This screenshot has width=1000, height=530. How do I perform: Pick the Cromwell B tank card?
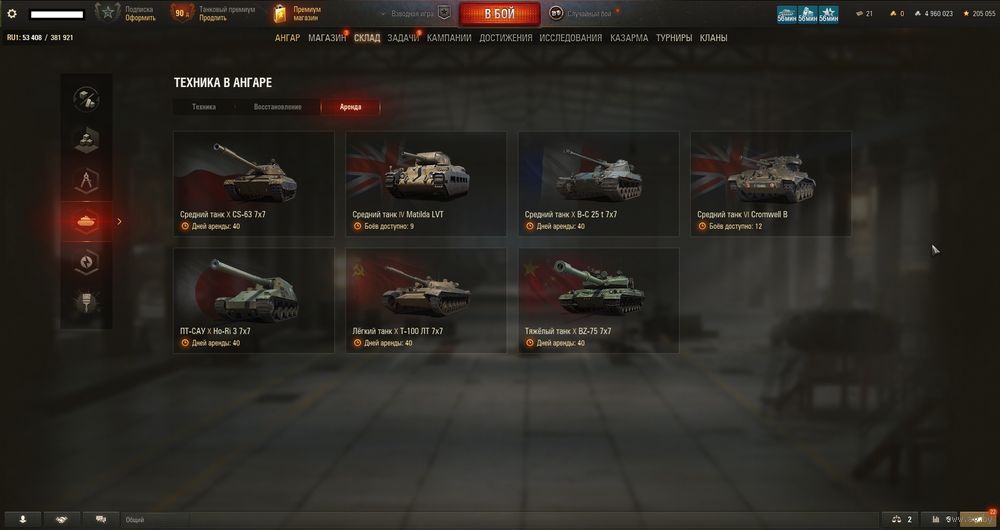771,183
